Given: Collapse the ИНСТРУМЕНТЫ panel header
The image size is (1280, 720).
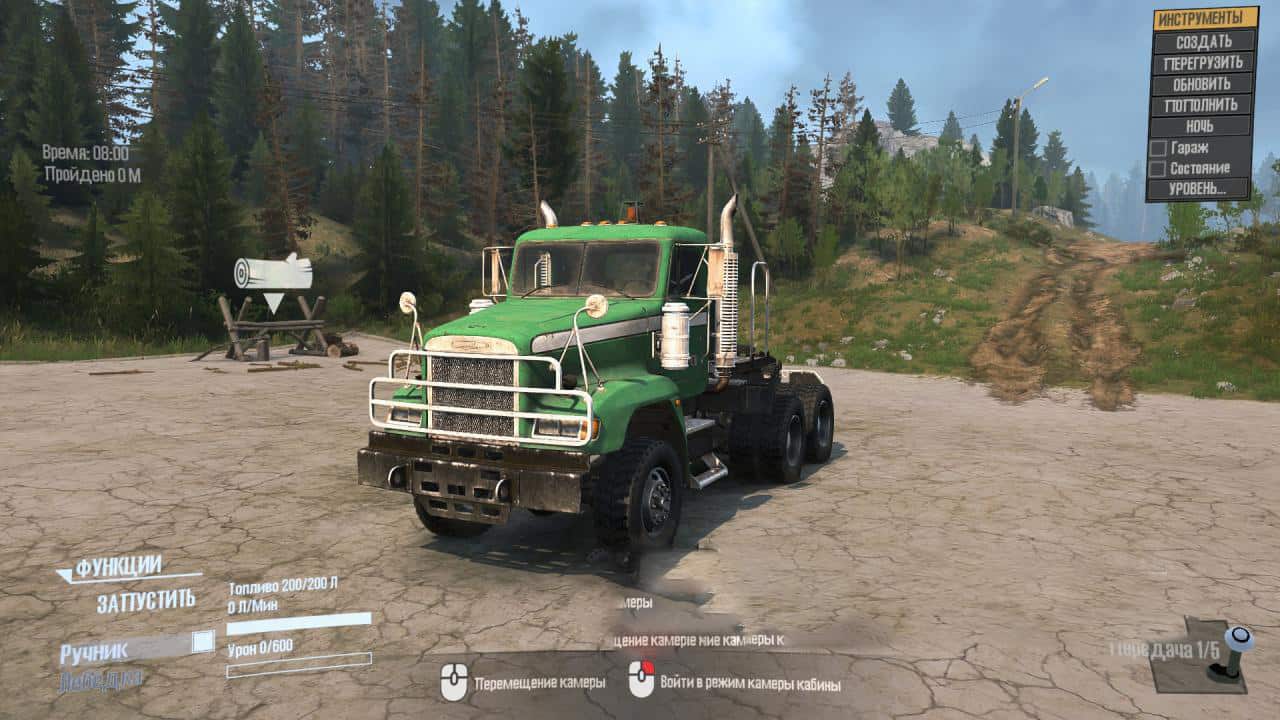Looking at the screenshot, I should click(x=1205, y=19).
